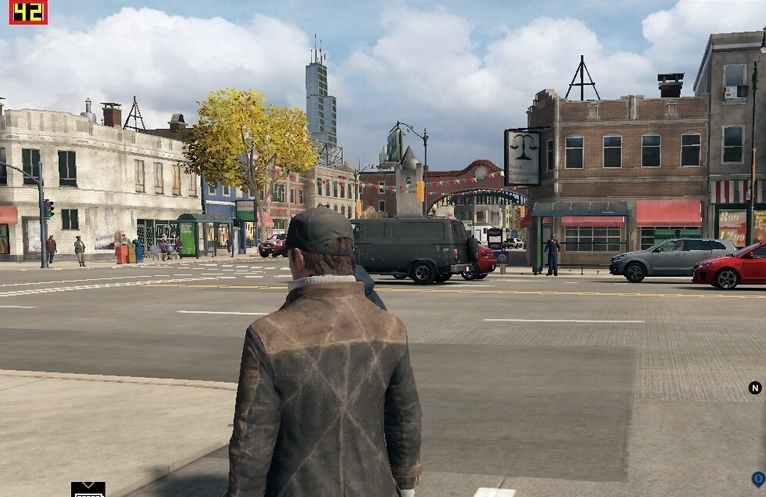Click the phone battery icon
Viewport: 766px width, 497px height.
click(88, 490)
